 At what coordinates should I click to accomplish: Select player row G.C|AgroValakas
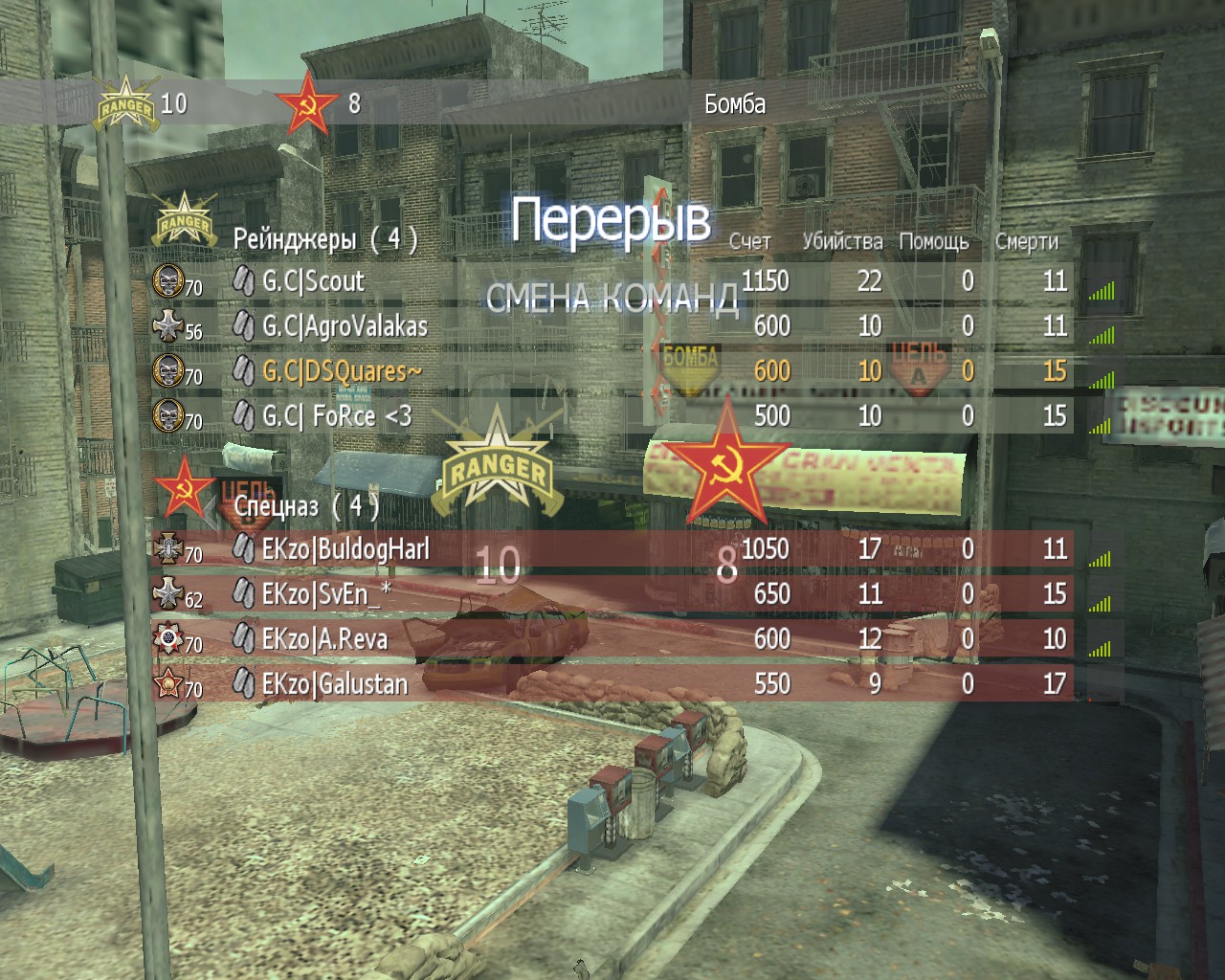tap(345, 326)
